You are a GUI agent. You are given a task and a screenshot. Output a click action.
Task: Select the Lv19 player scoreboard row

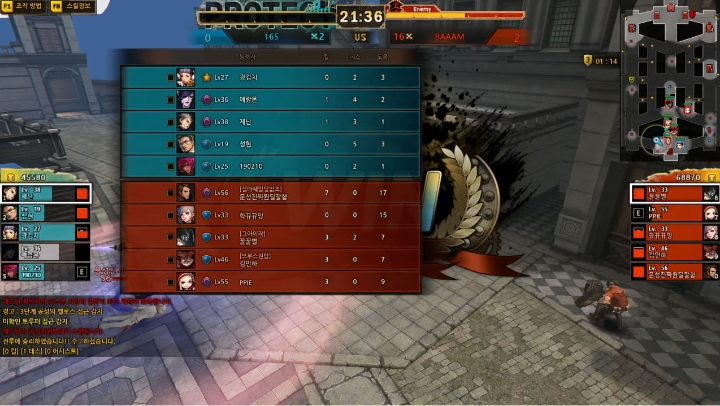(270, 144)
